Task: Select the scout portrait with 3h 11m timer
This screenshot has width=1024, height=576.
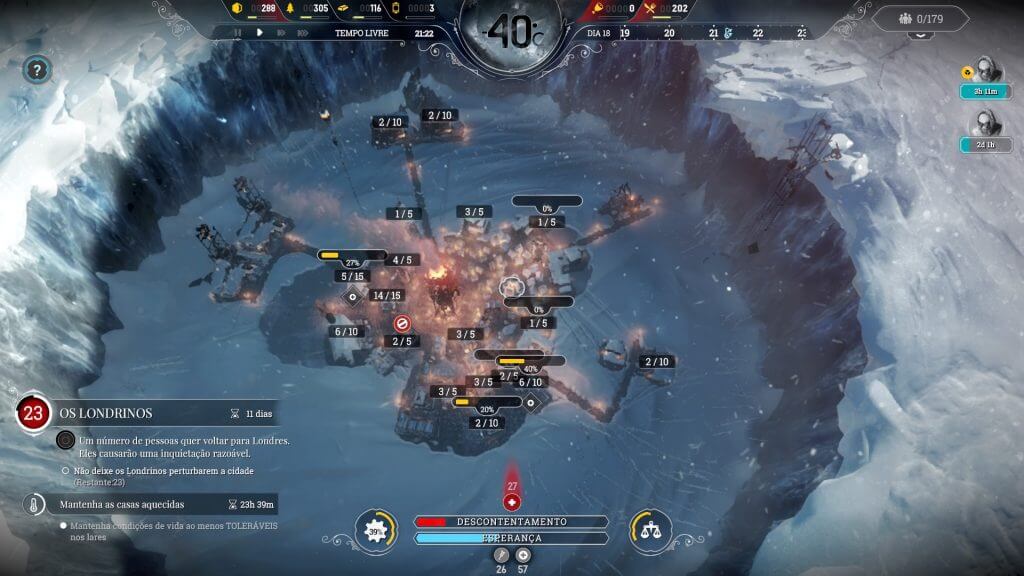Action: tap(986, 70)
